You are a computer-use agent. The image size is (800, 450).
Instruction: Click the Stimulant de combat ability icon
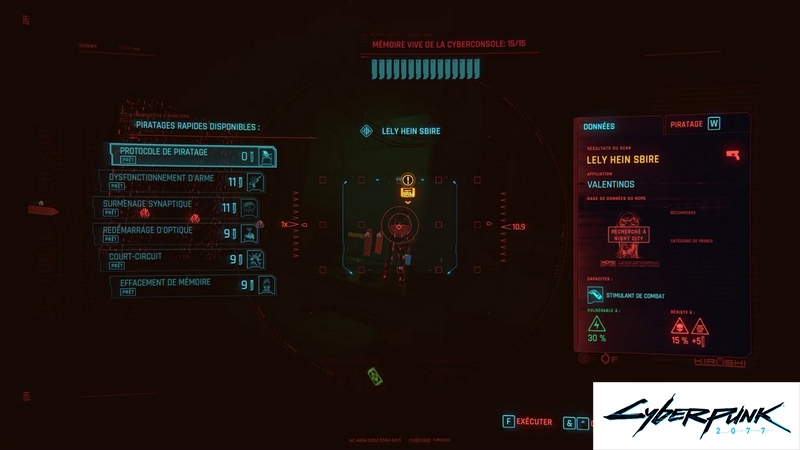pos(596,295)
